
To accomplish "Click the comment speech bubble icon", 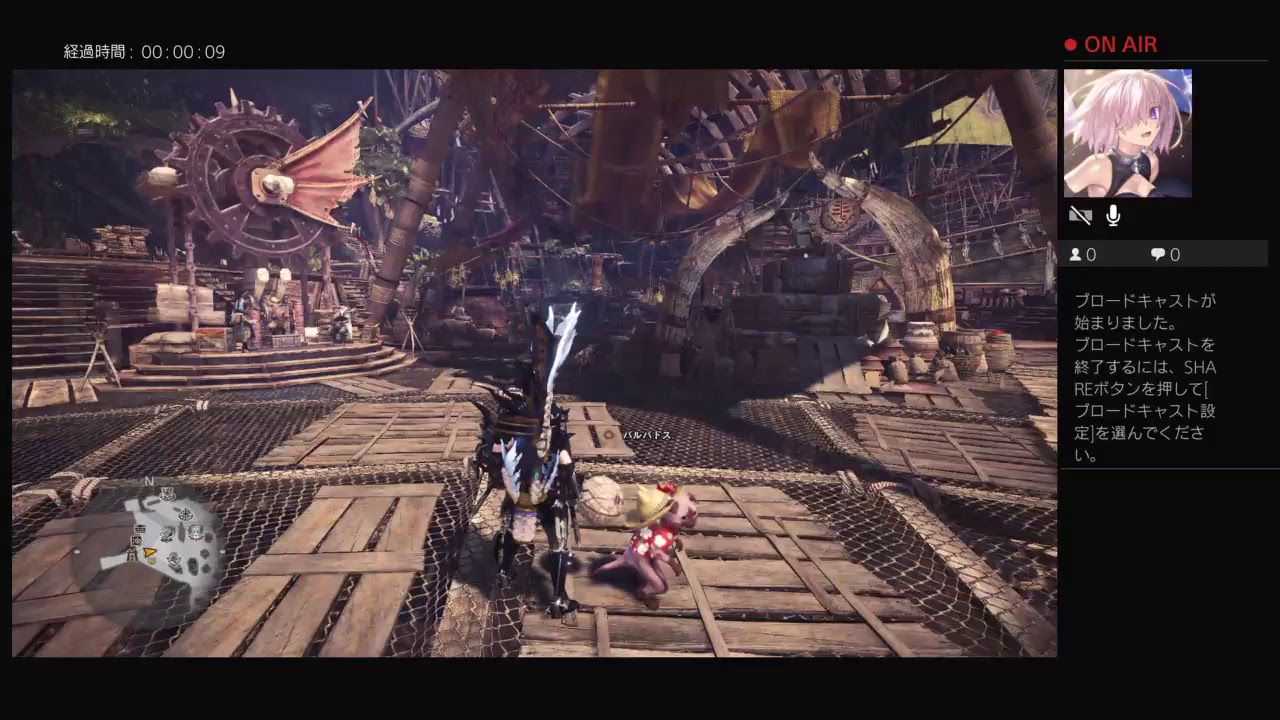I will [x=1157, y=254].
